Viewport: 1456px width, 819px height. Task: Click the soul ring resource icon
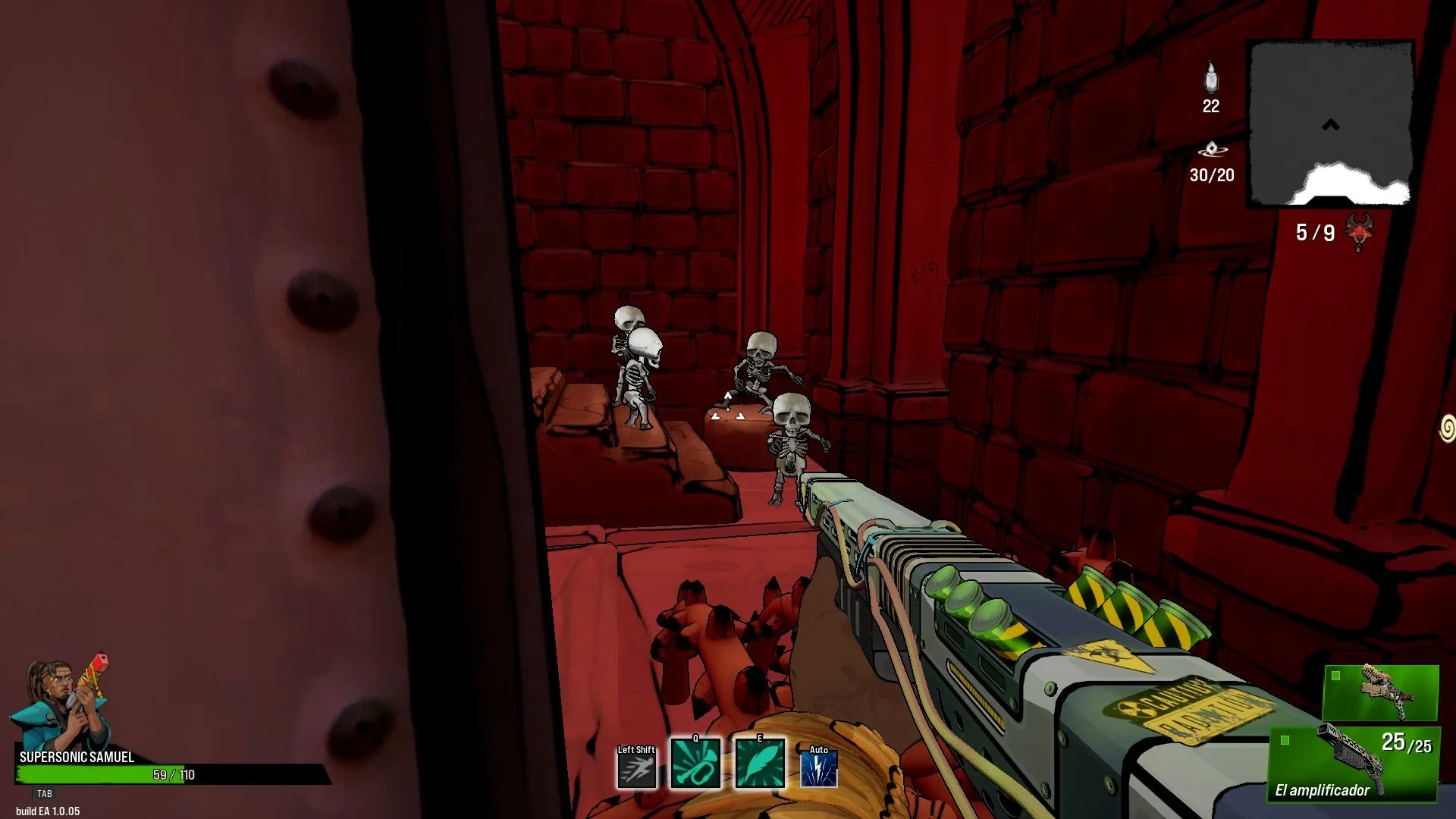coord(1212,149)
